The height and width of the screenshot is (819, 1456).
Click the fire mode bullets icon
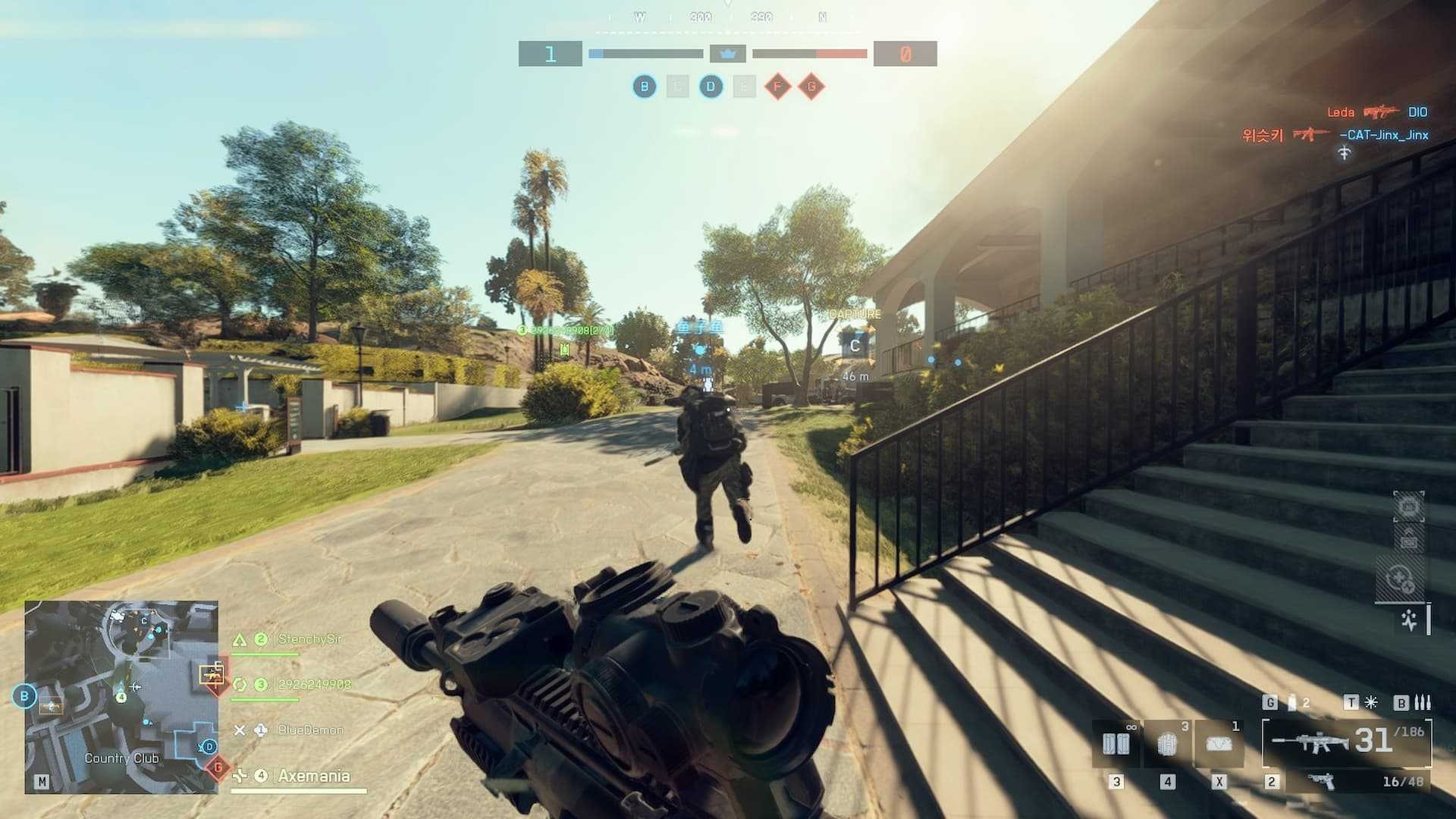coord(1423,703)
